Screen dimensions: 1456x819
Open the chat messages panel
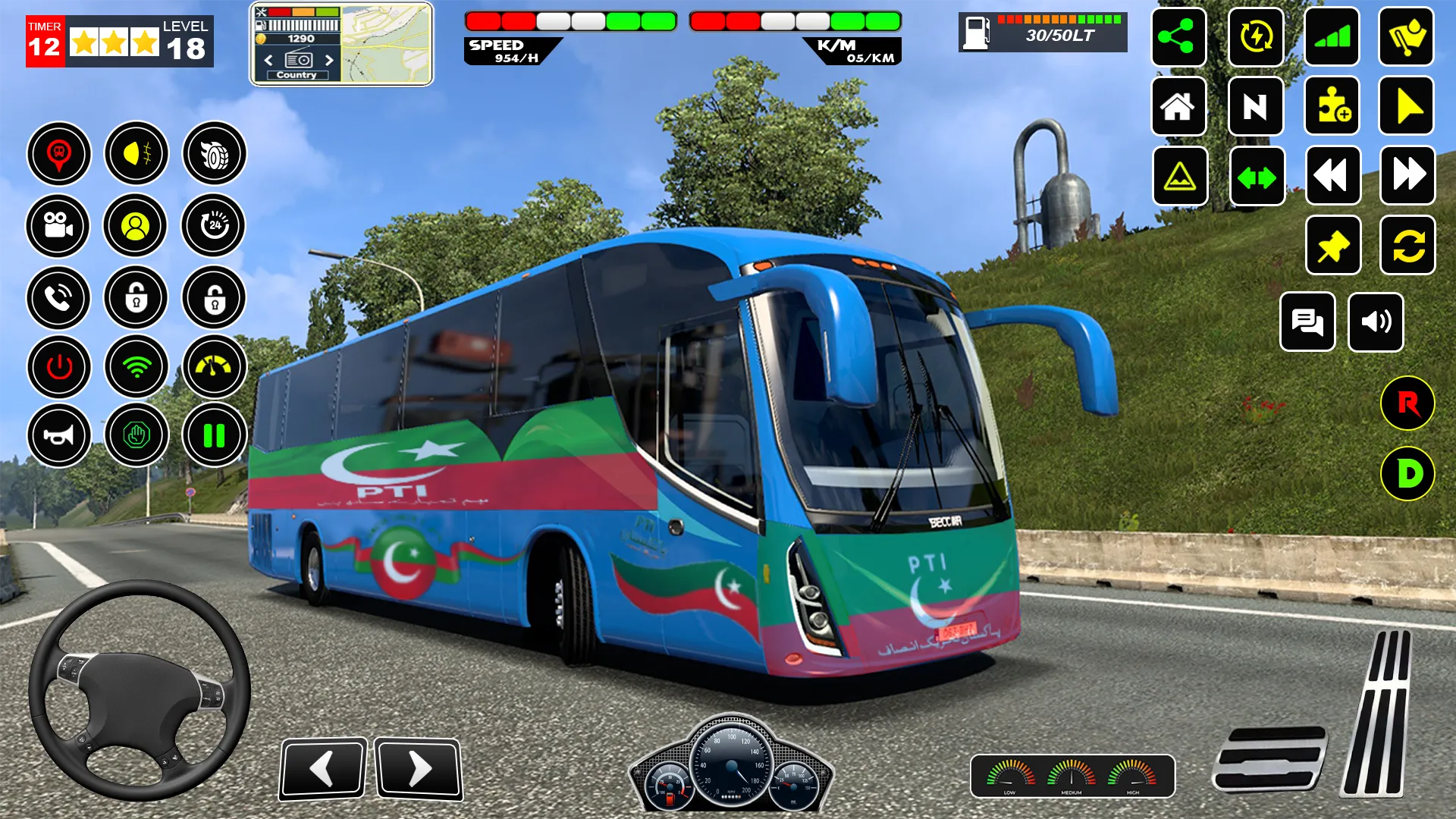(x=1308, y=322)
